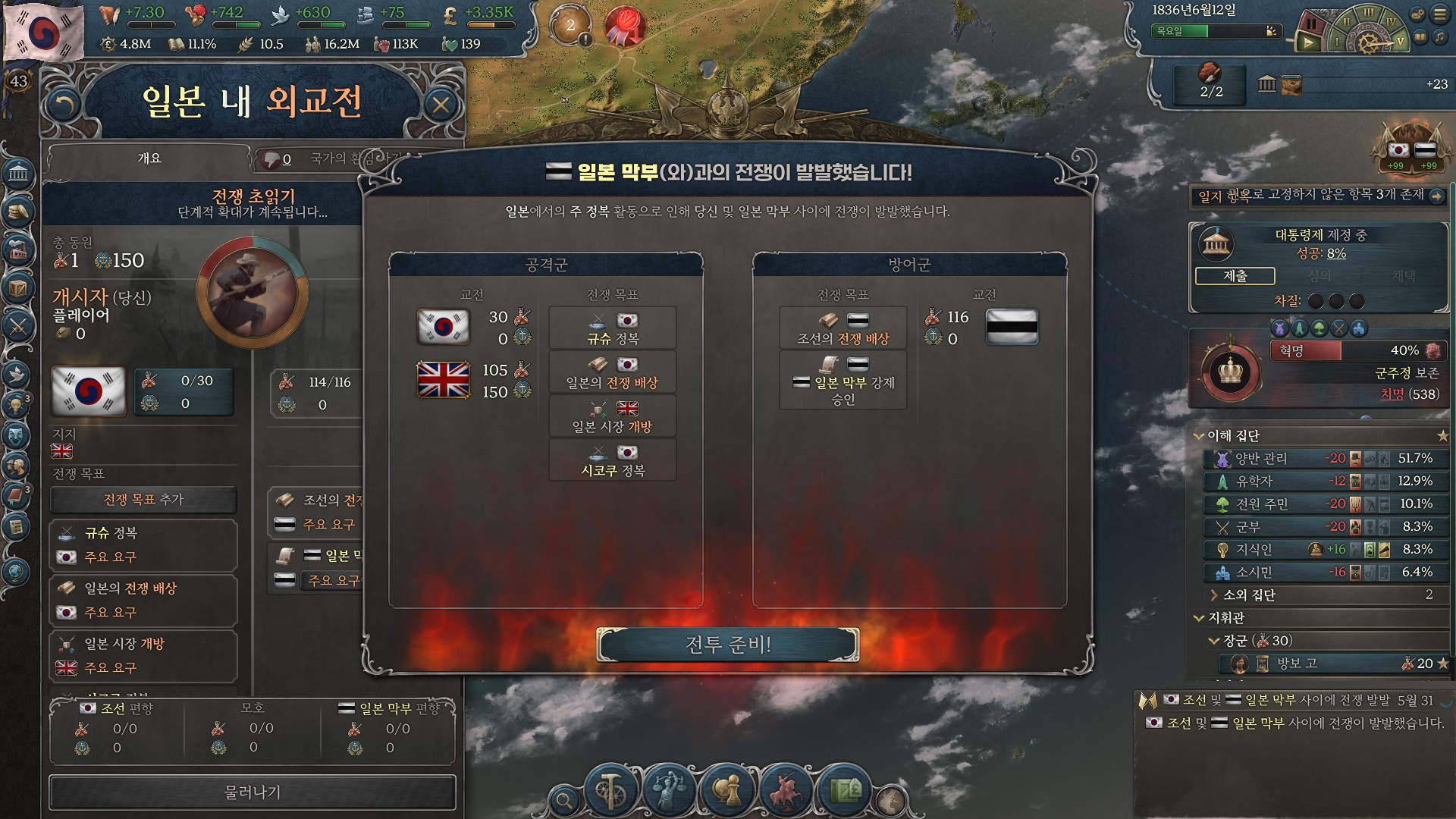Click the 제출 button for presidential law
1456x819 pixels.
tap(1235, 276)
